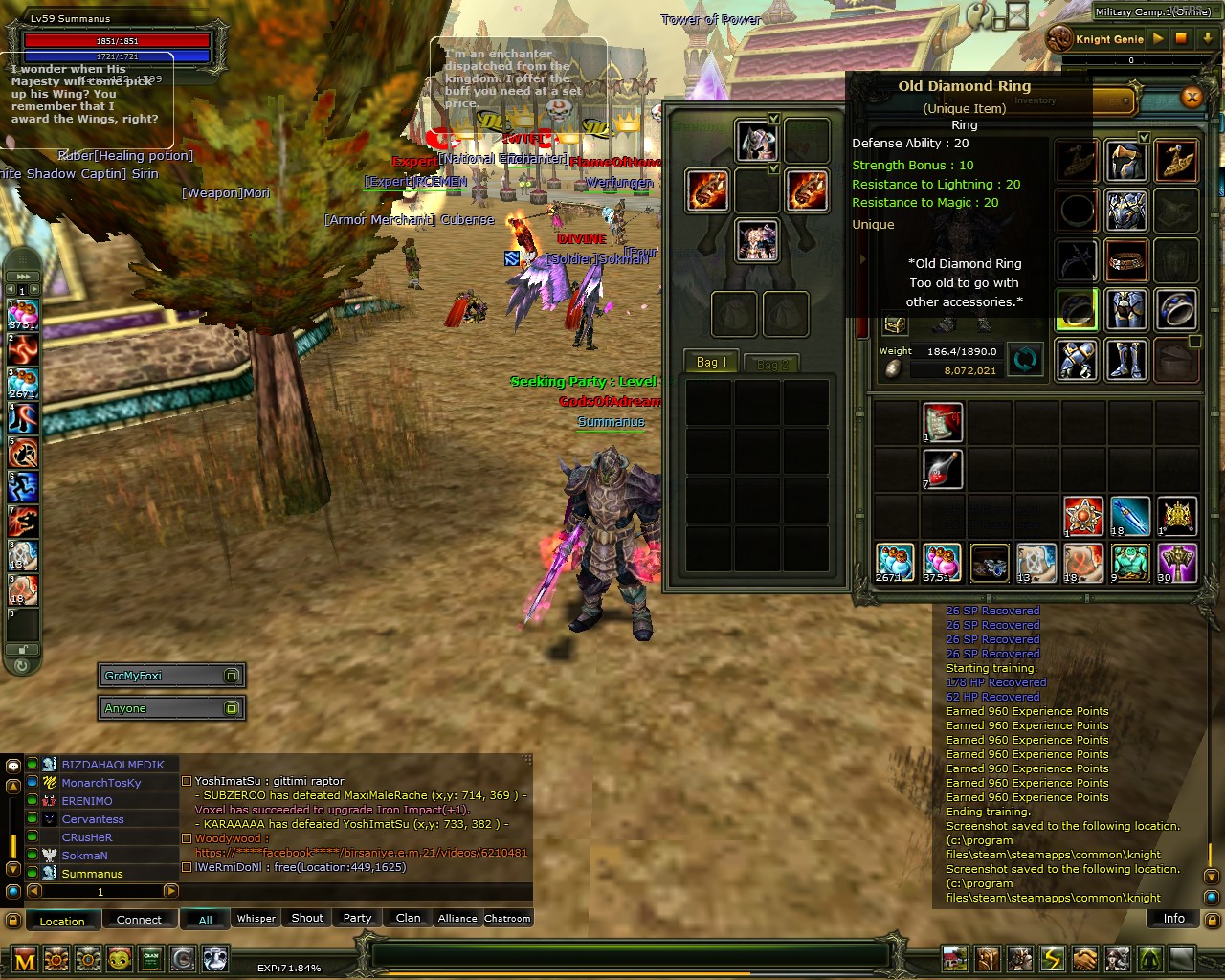Stop the Knight Genie
The image size is (1225, 980).
pyautogui.click(x=1182, y=39)
